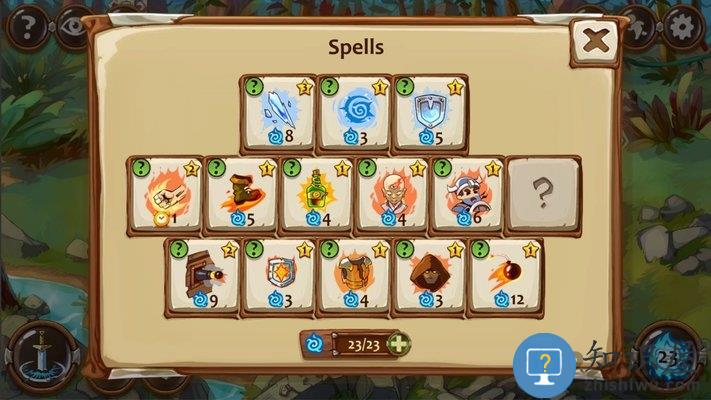The image size is (711, 400).
Task: Toggle the eye icon at the top
Action: click(x=70, y=24)
